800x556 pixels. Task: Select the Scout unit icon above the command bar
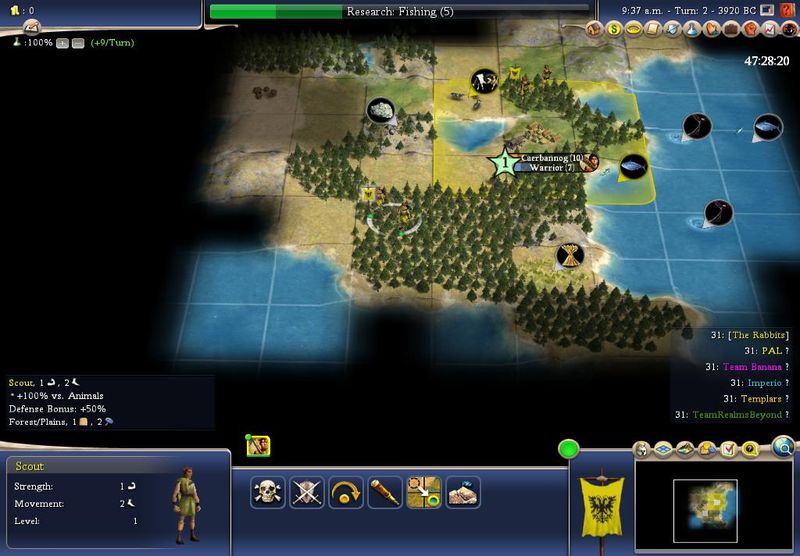[x=259, y=446]
